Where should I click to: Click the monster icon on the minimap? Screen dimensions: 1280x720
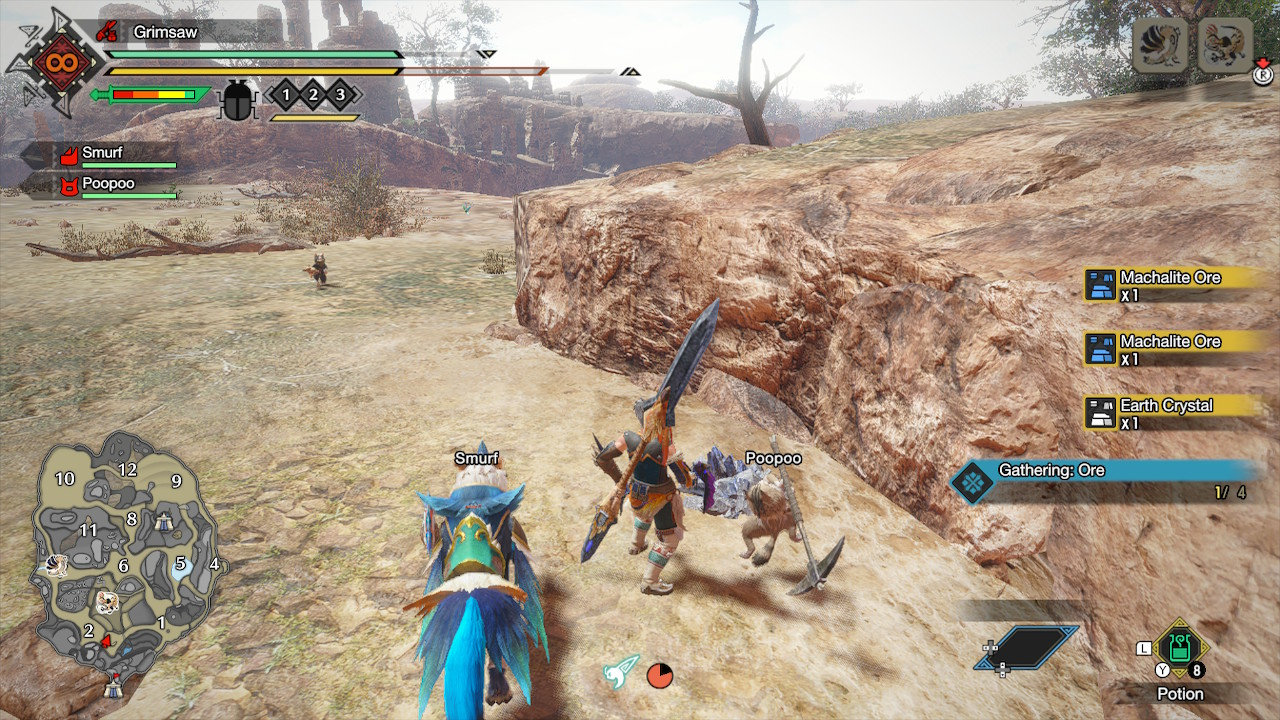click(x=107, y=601)
